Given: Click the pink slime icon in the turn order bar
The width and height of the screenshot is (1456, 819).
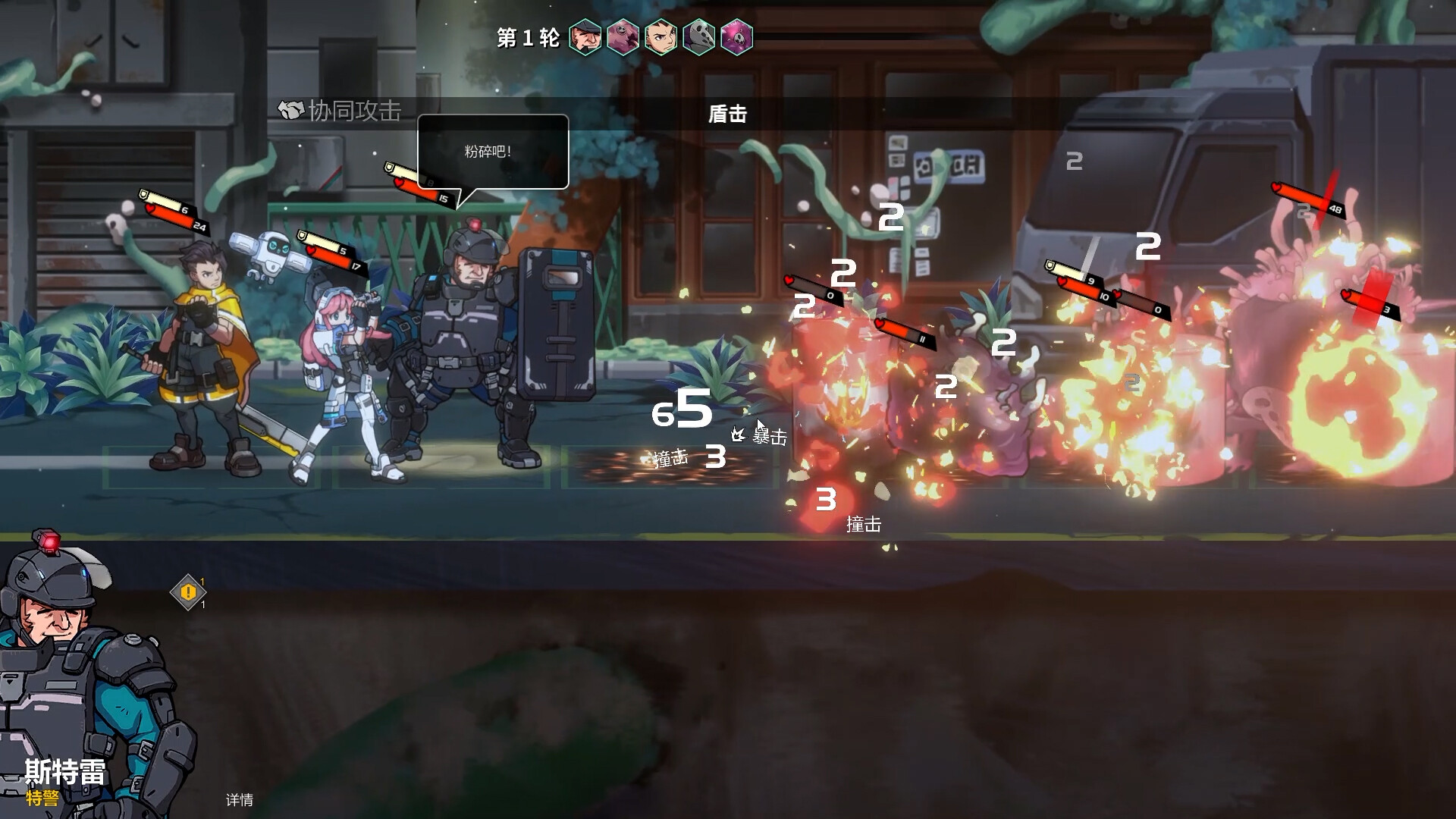Looking at the screenshot, I should pos(623,36).
